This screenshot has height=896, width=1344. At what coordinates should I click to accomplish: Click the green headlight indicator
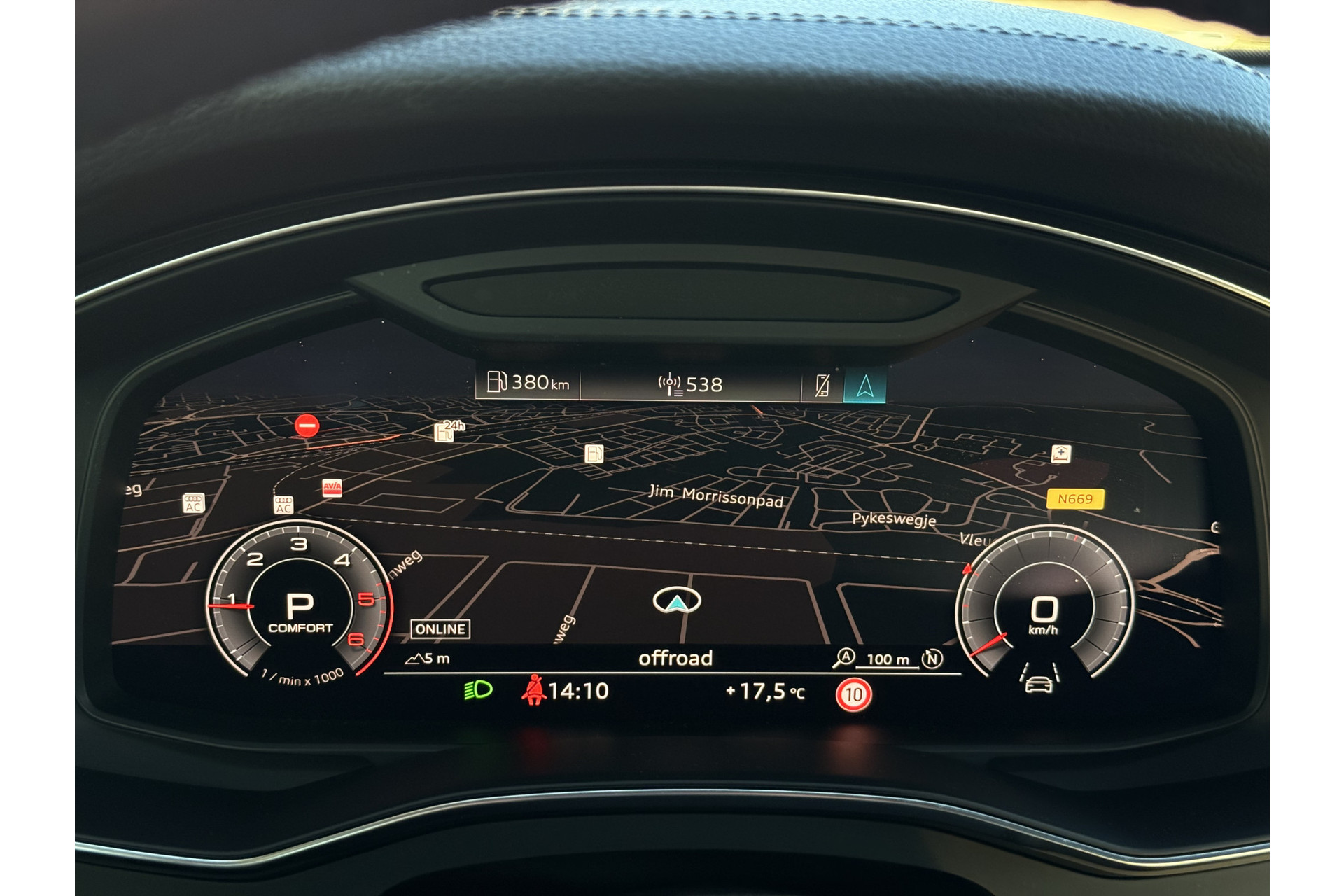point(478,691)
